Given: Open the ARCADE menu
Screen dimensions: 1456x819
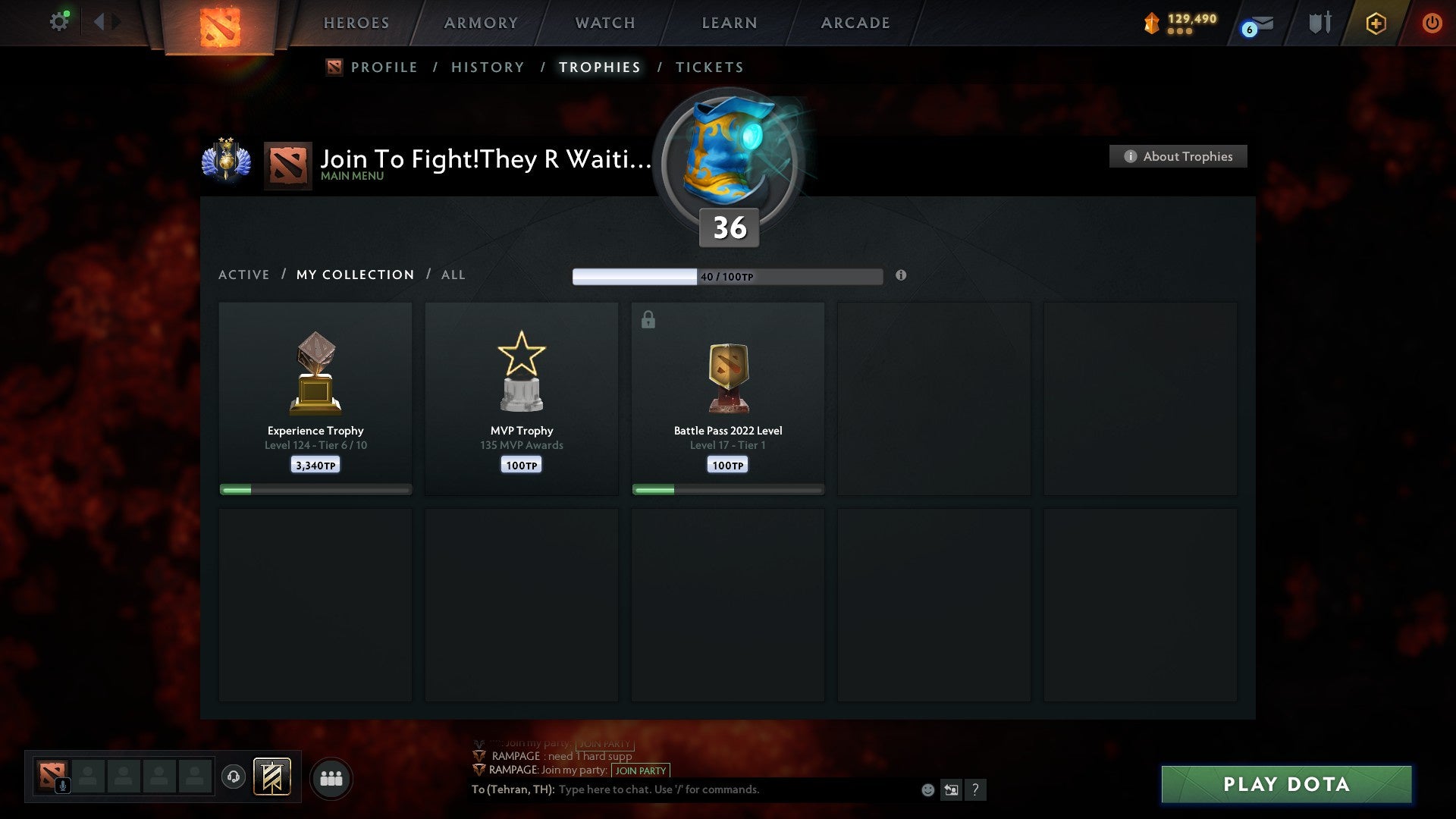Looking at the screenshot, I should (x=855, y=23).
